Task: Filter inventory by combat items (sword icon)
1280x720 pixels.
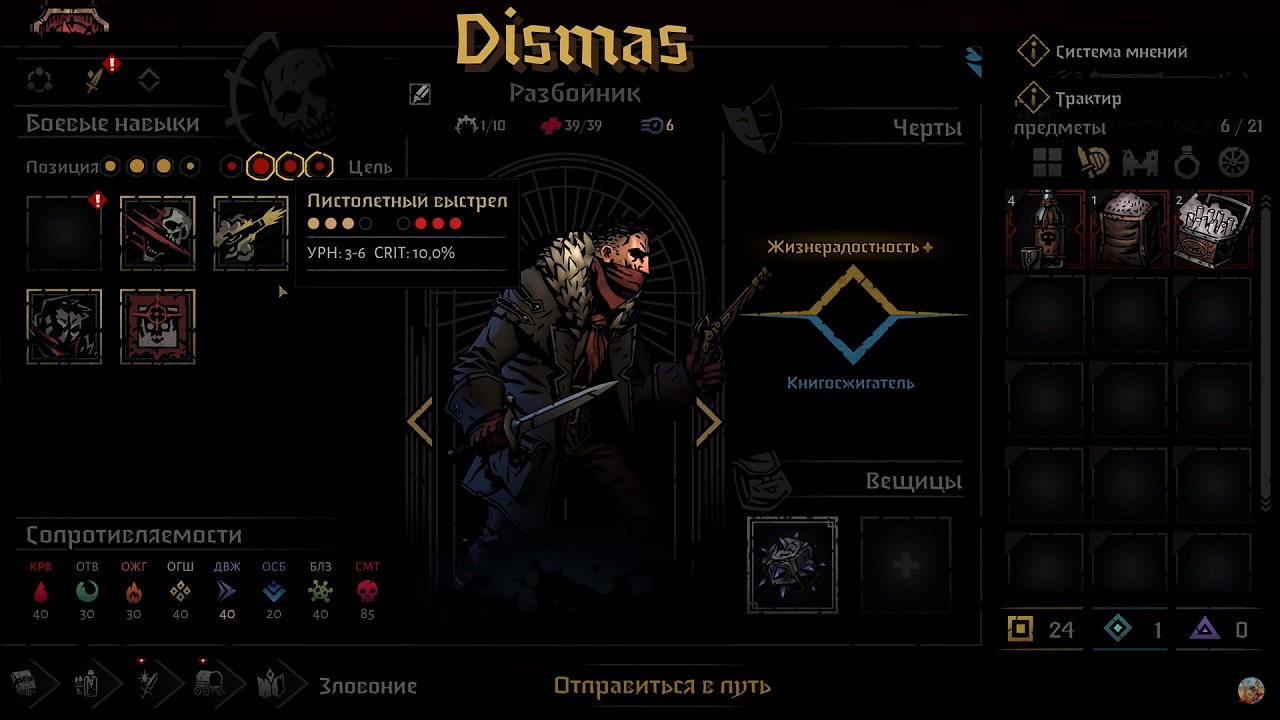Action: click(x=1093, y=162)
